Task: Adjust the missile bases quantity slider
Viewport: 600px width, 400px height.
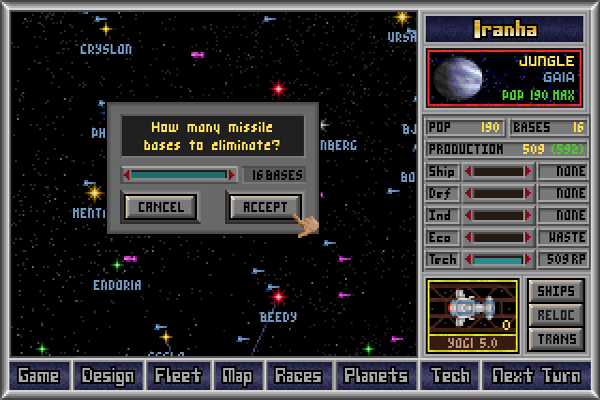Action: [x=180, y=174]
